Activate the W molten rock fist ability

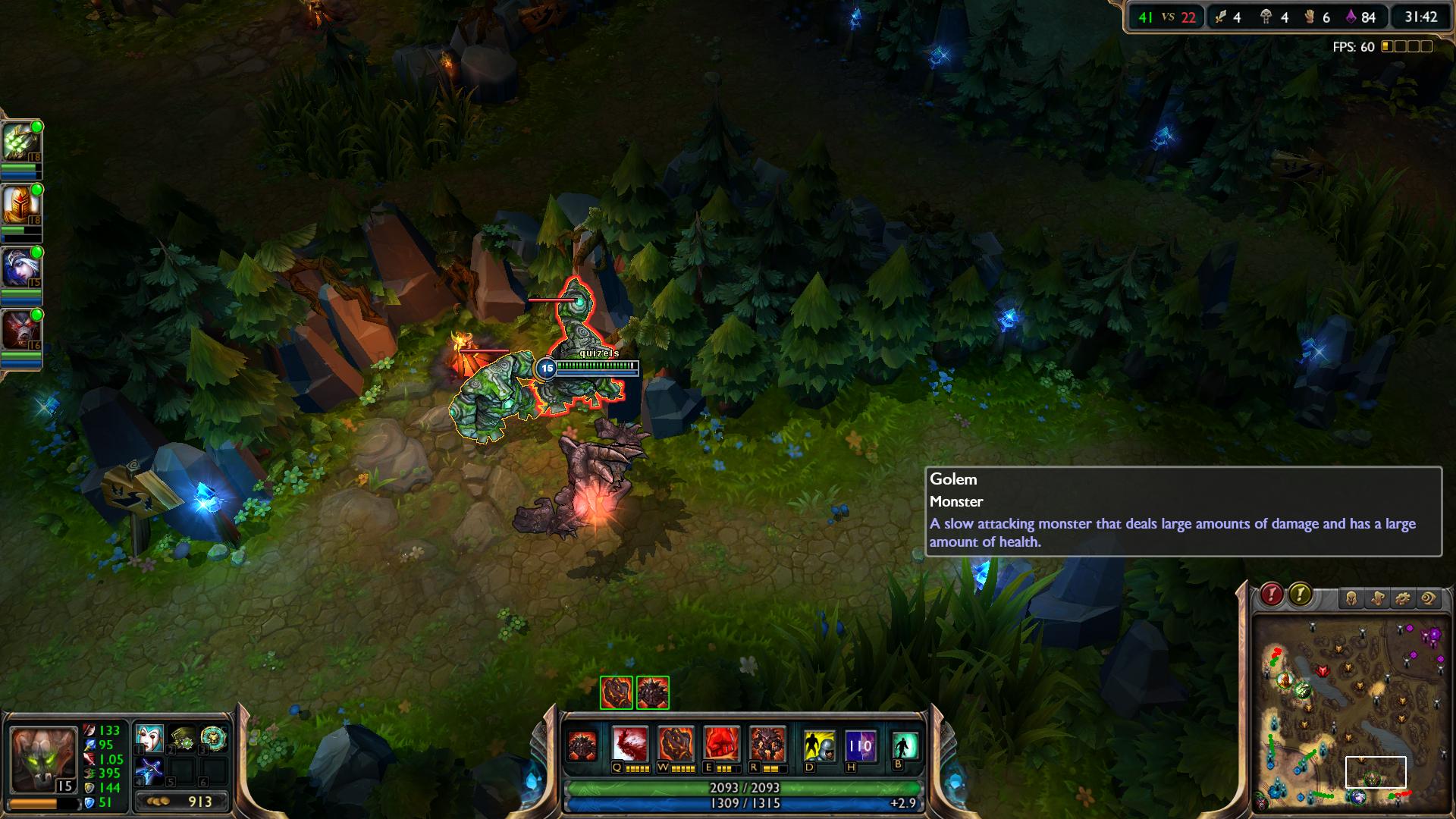(x=676, y=745)
